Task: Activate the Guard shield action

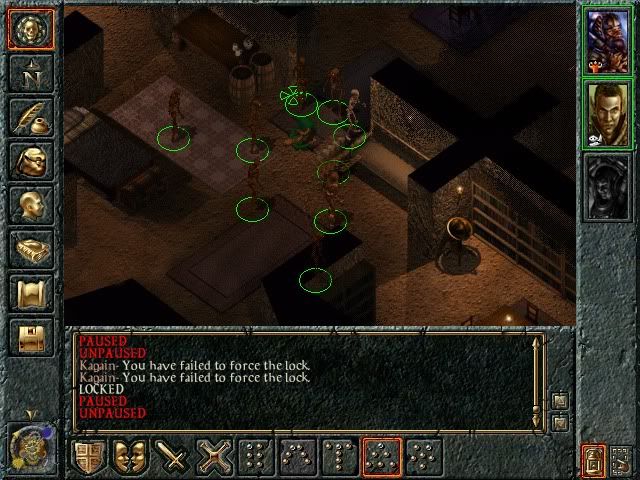Action: 90,457
